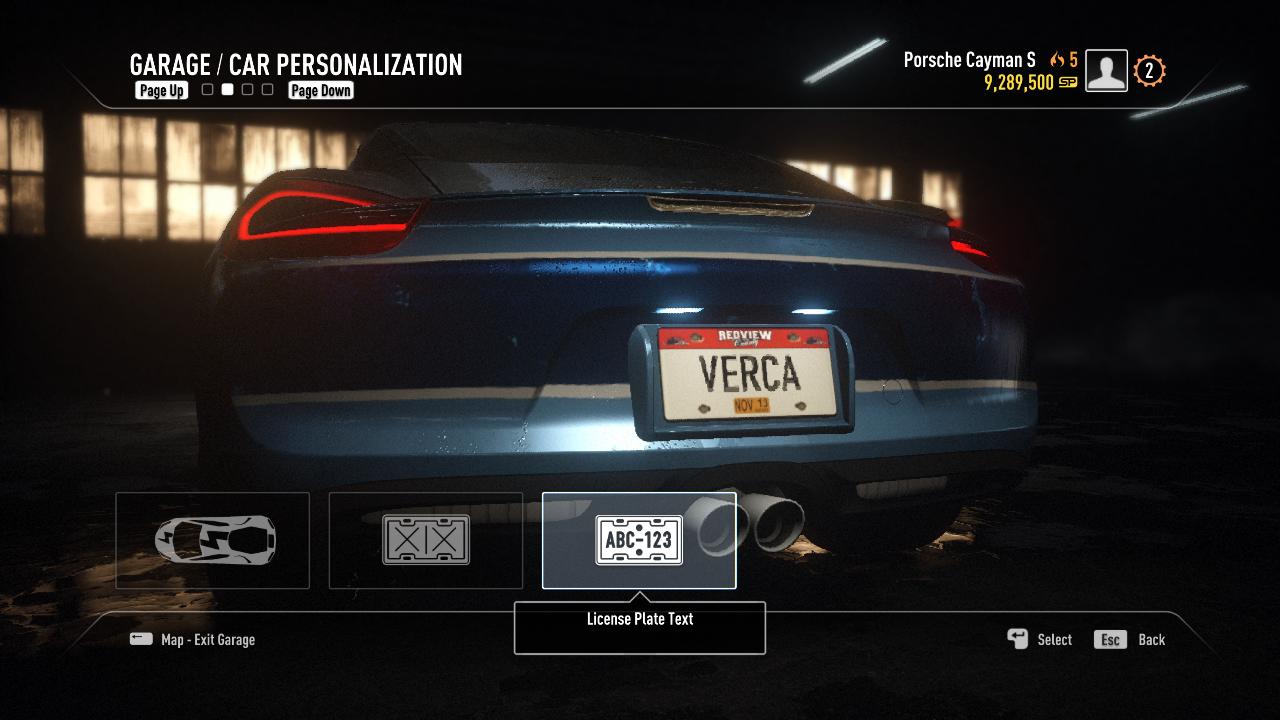The height and width of the screenshot is (720, 1280).
Task: Click the orange gear level badge
Action: (1149, 71)
